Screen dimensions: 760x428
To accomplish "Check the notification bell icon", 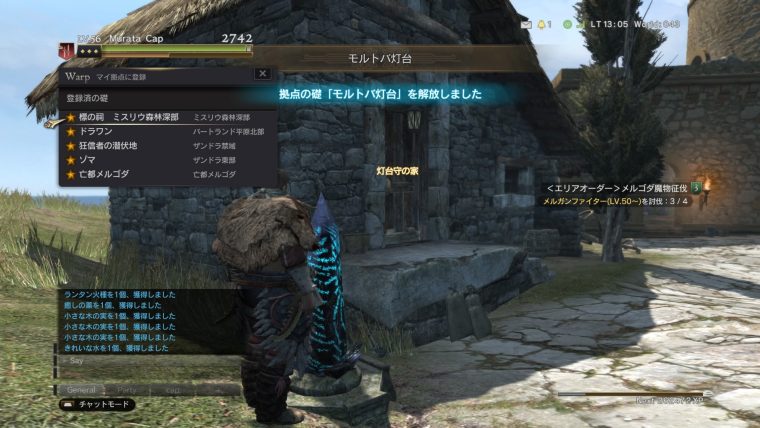I will tap(543, 23).
